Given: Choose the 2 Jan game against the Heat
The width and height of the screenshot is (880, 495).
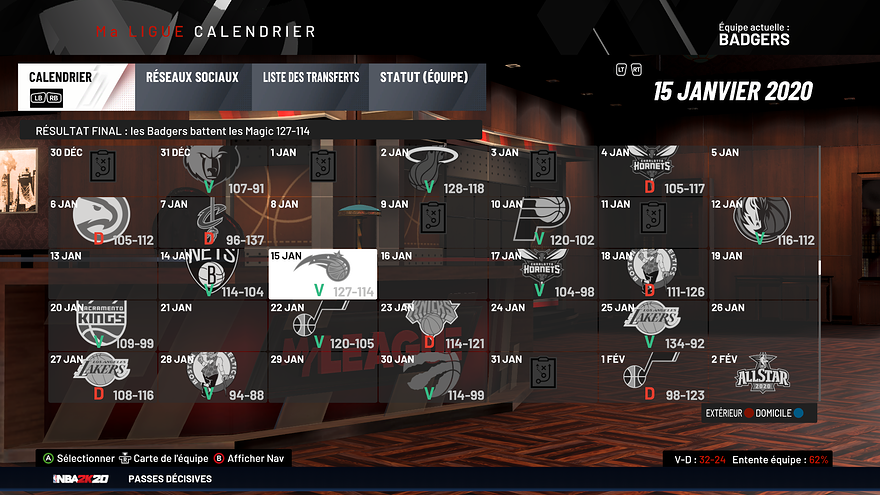Looking at the screenshot, I should pyautogui.click(x=433, y=170).
